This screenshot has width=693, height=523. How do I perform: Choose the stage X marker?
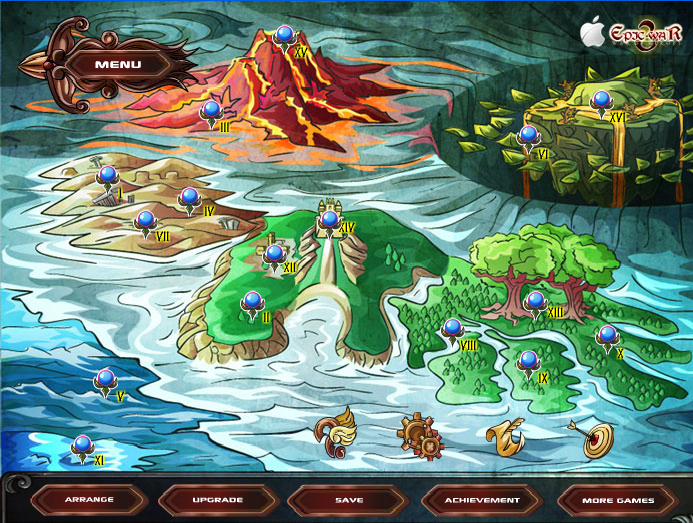coord(607,337)
